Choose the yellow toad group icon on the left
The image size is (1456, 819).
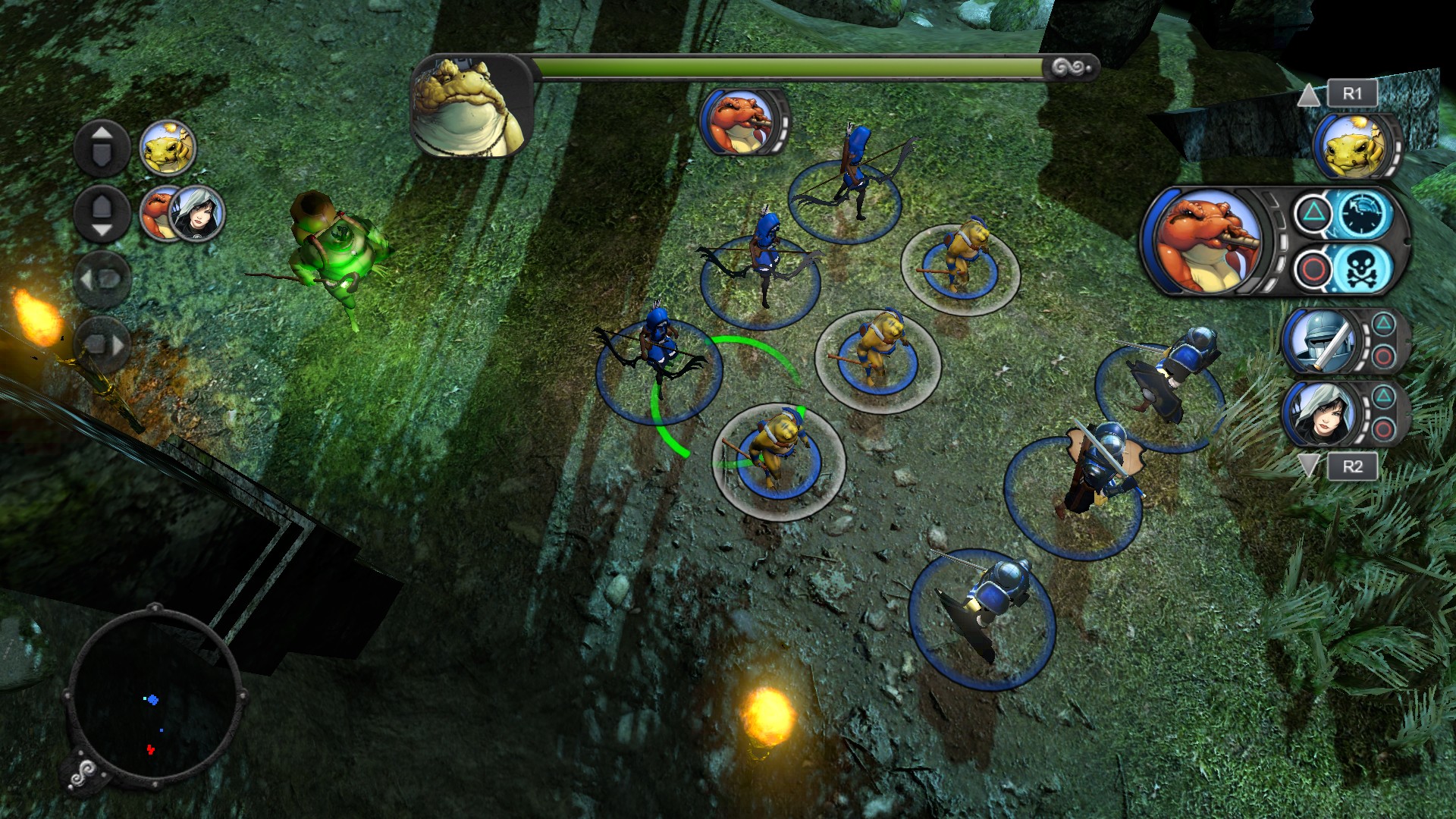168,147
